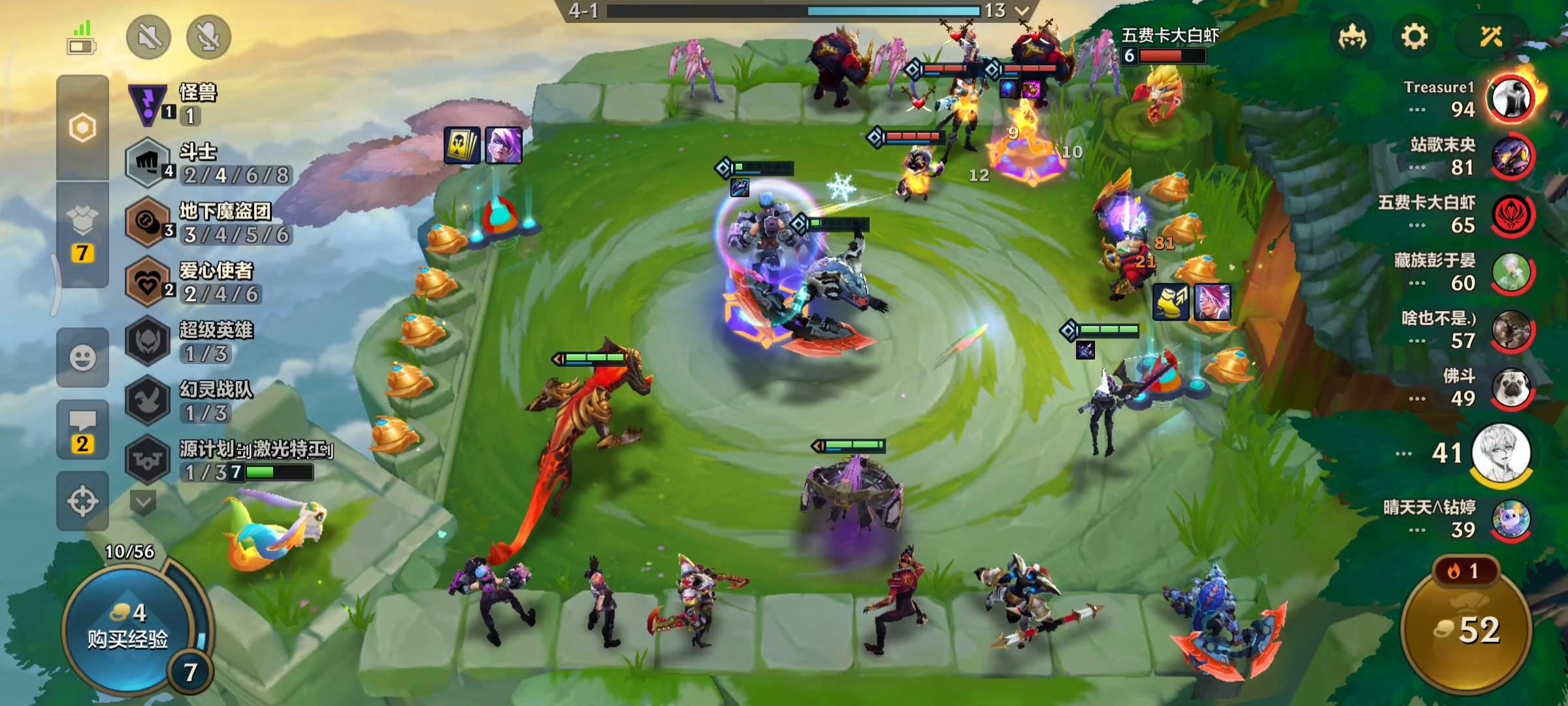This screenshot has height=706, width=1568.
Task: Expand the stage 4-1 round tracker dropdown
Action: pos(1022,10)
